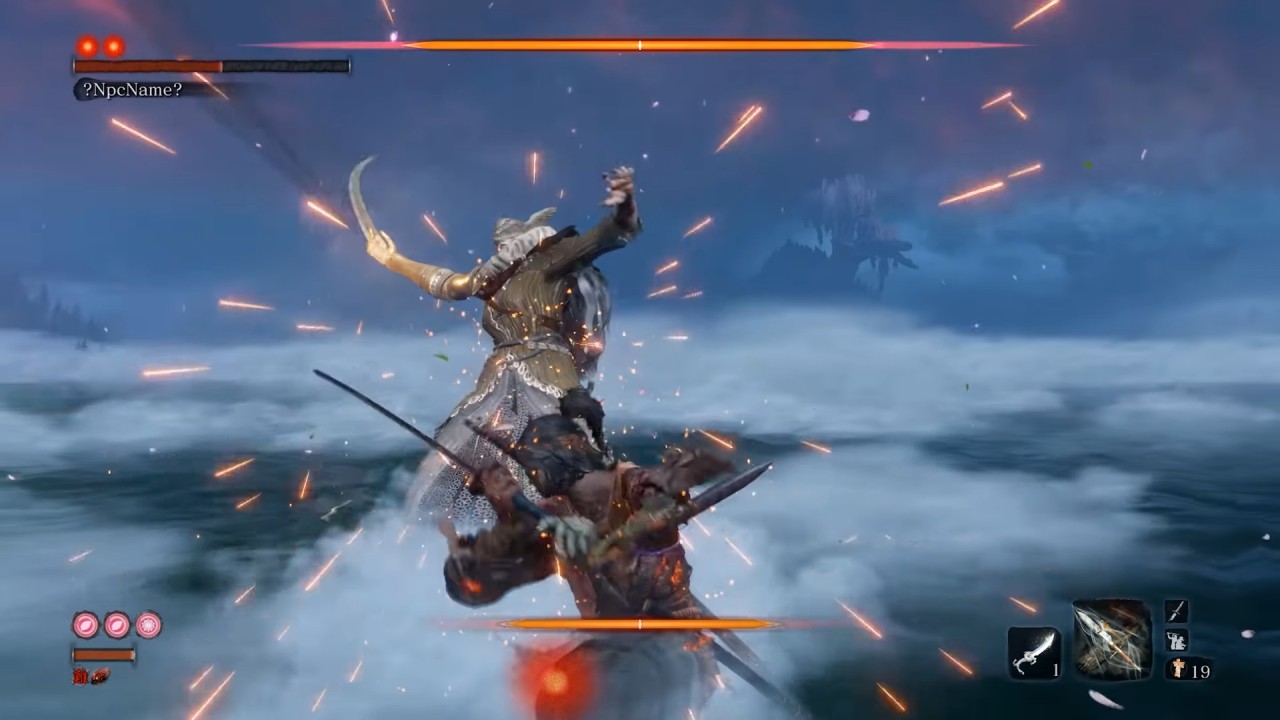Image resolution: width=1280 pixels, height=720 pixels.
Task: Select the two-figure silhouette skill icon
Action: [x=1176, y=641]
